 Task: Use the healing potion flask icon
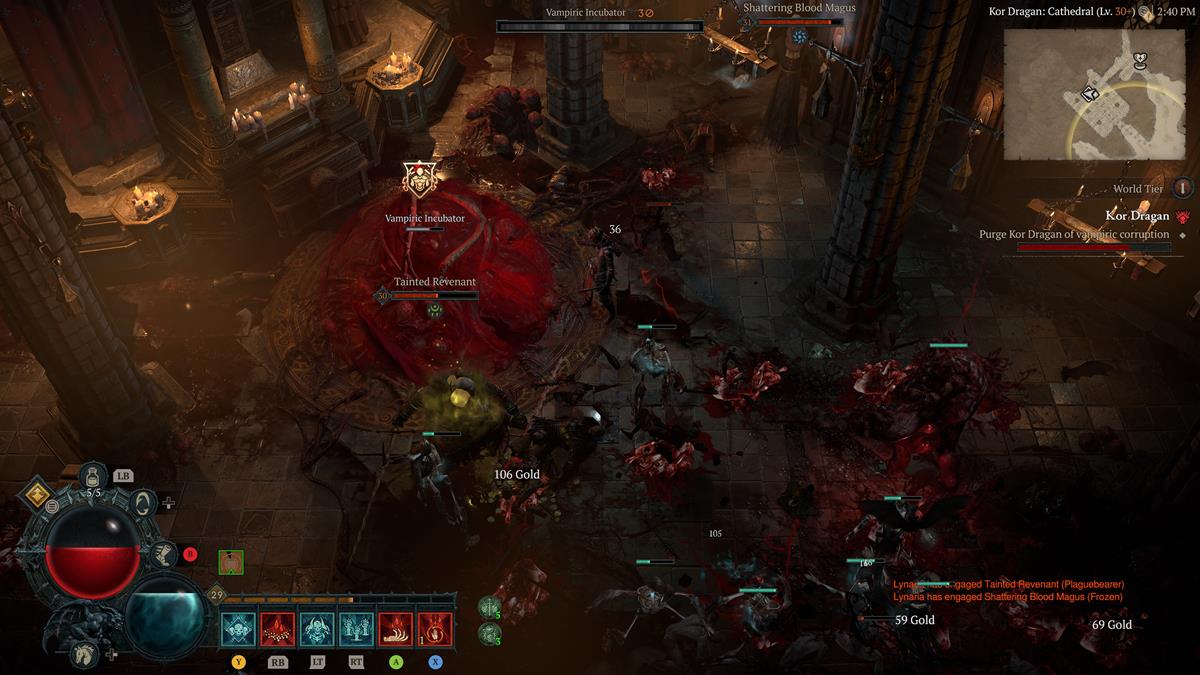click(x=93, y=475)
